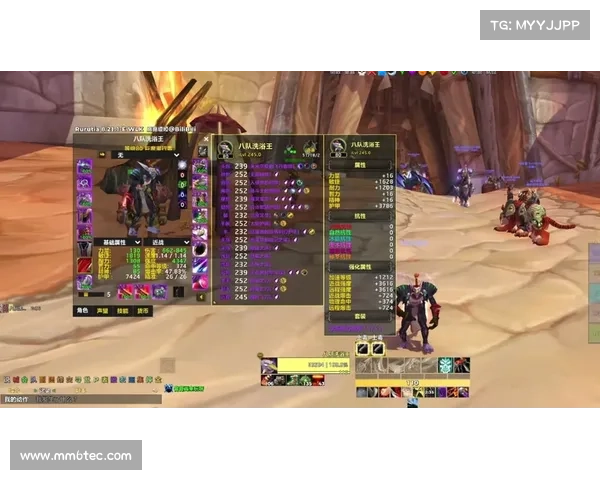Toggle the 属性 section header

(360, 166)
